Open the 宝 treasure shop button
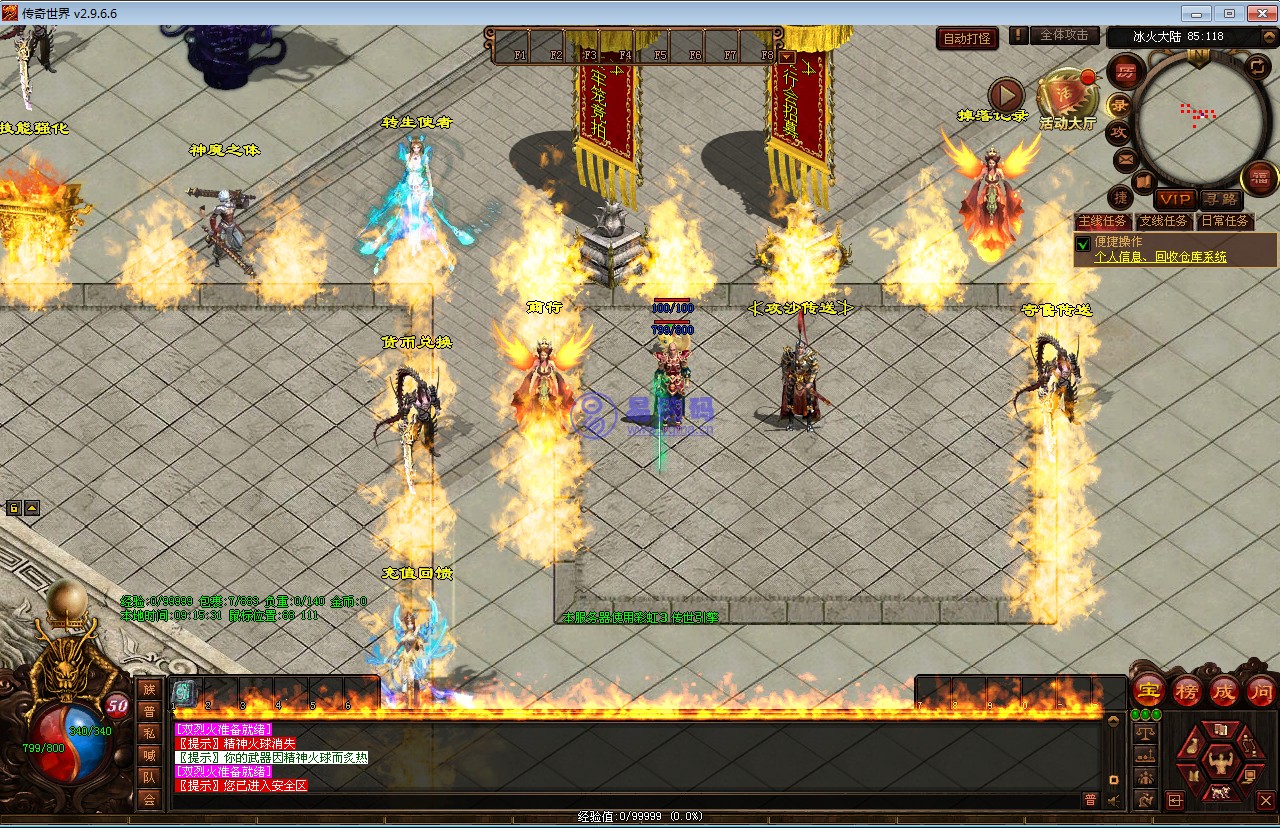1280x828 pixels. coord(1148,690)
